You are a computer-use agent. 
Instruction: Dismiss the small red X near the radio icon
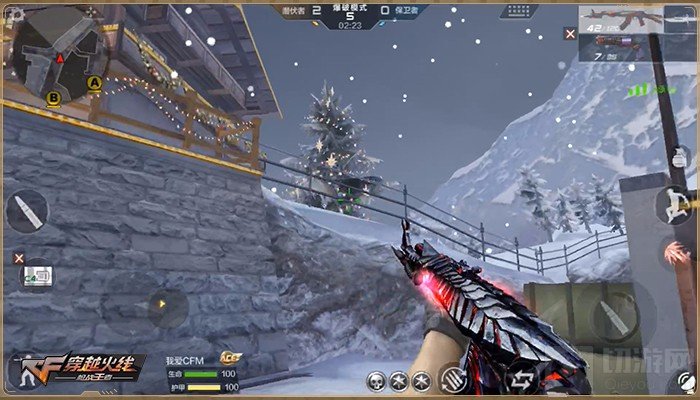(x=18, y=258)
